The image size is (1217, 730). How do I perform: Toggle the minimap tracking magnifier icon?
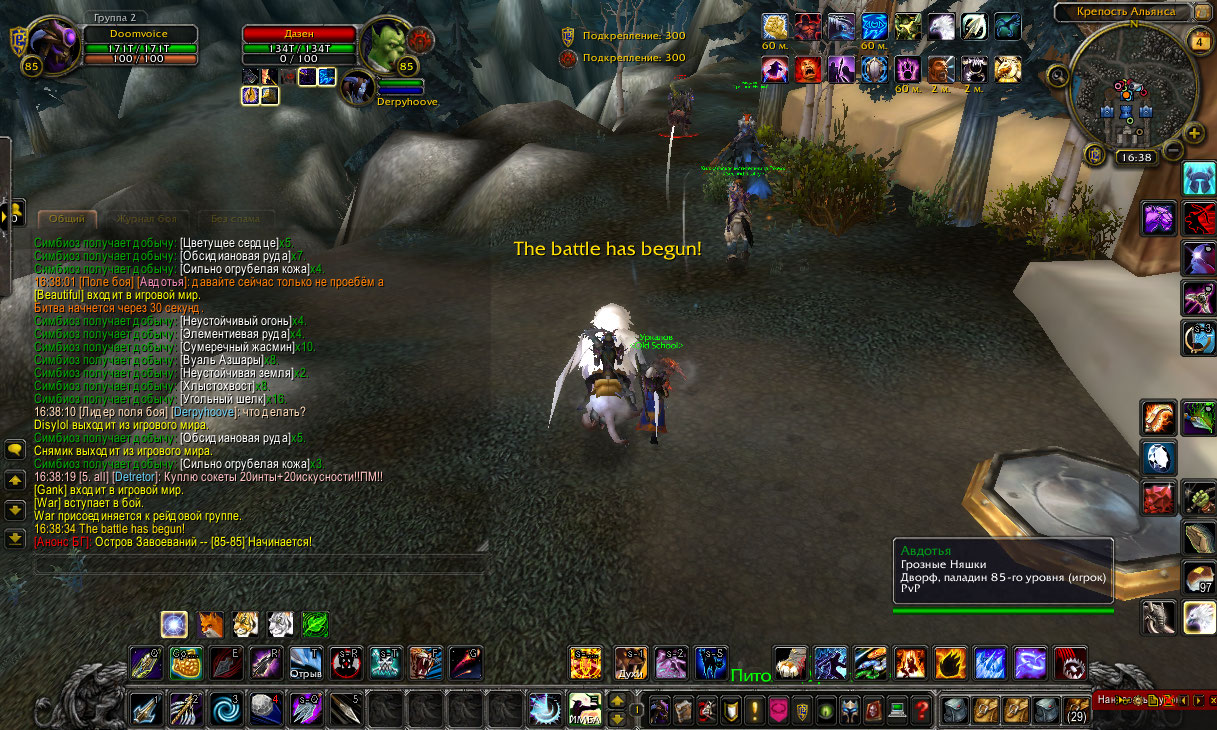click(1058, 75)
